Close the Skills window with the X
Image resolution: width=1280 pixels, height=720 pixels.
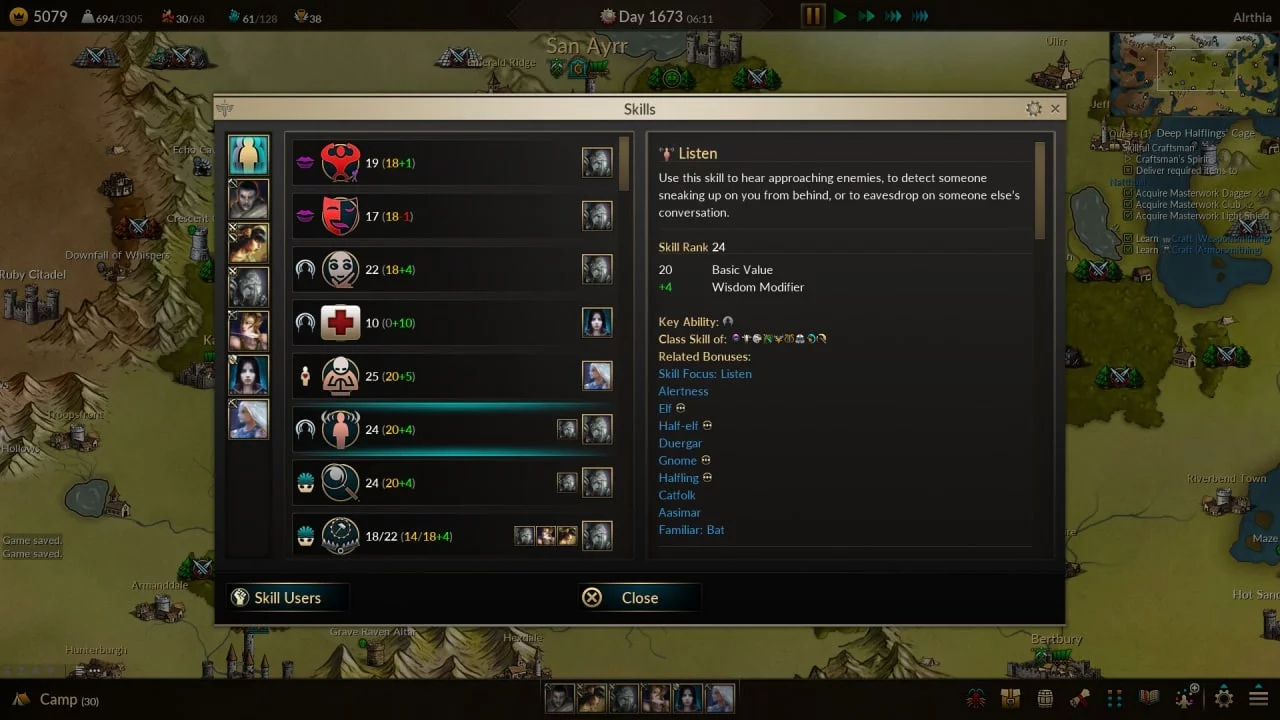pos(1055,108)
